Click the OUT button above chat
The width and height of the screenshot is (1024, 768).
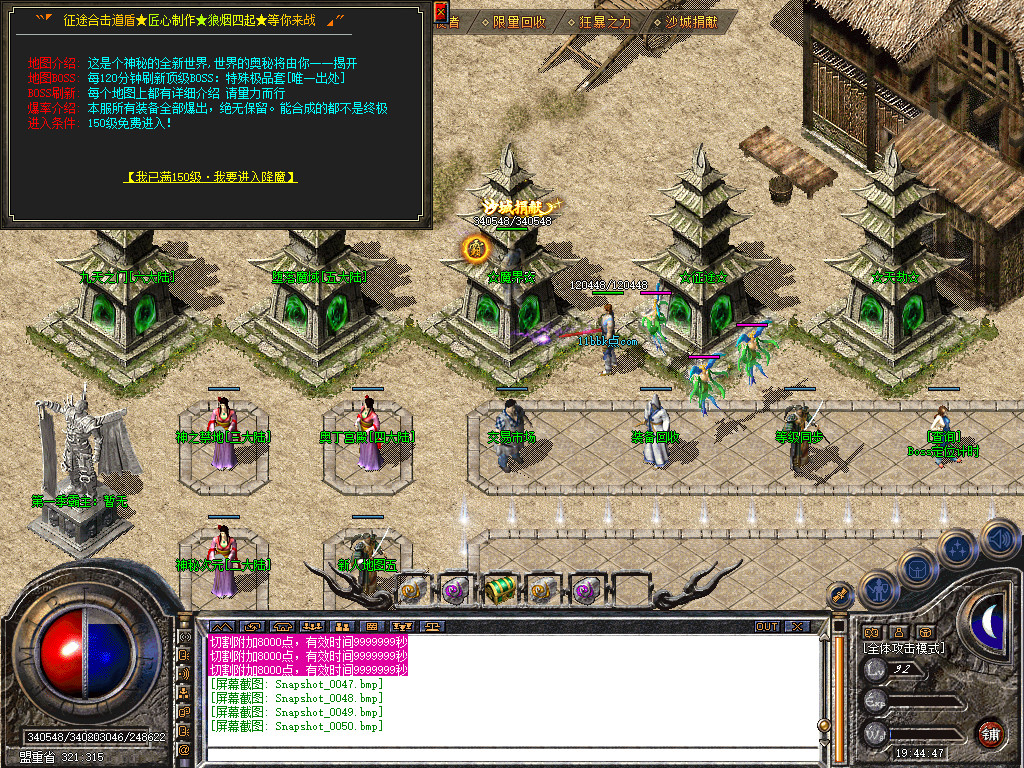point(767,627)
